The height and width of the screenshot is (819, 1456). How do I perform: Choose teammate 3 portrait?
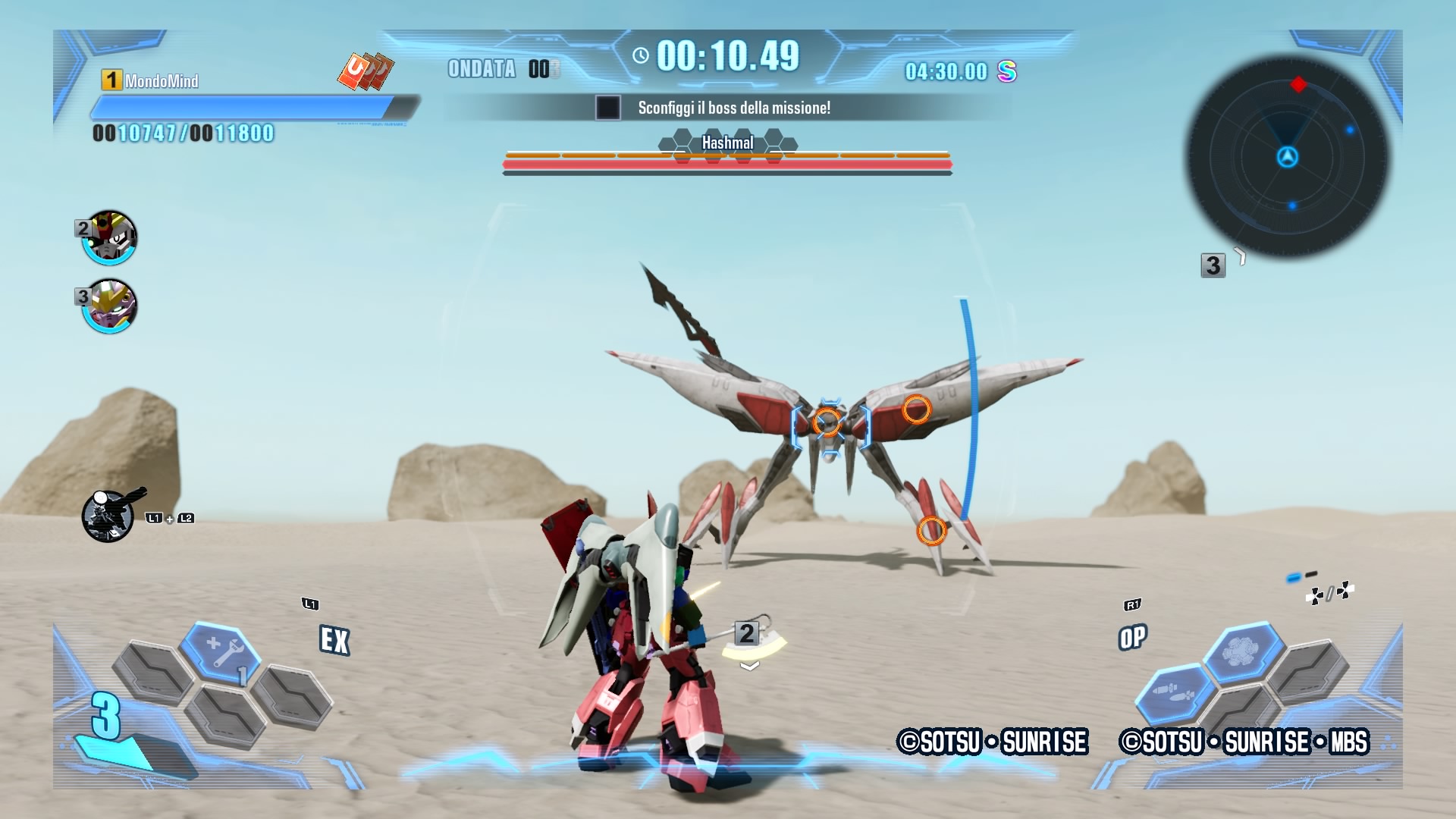click(x=110, y=306)
